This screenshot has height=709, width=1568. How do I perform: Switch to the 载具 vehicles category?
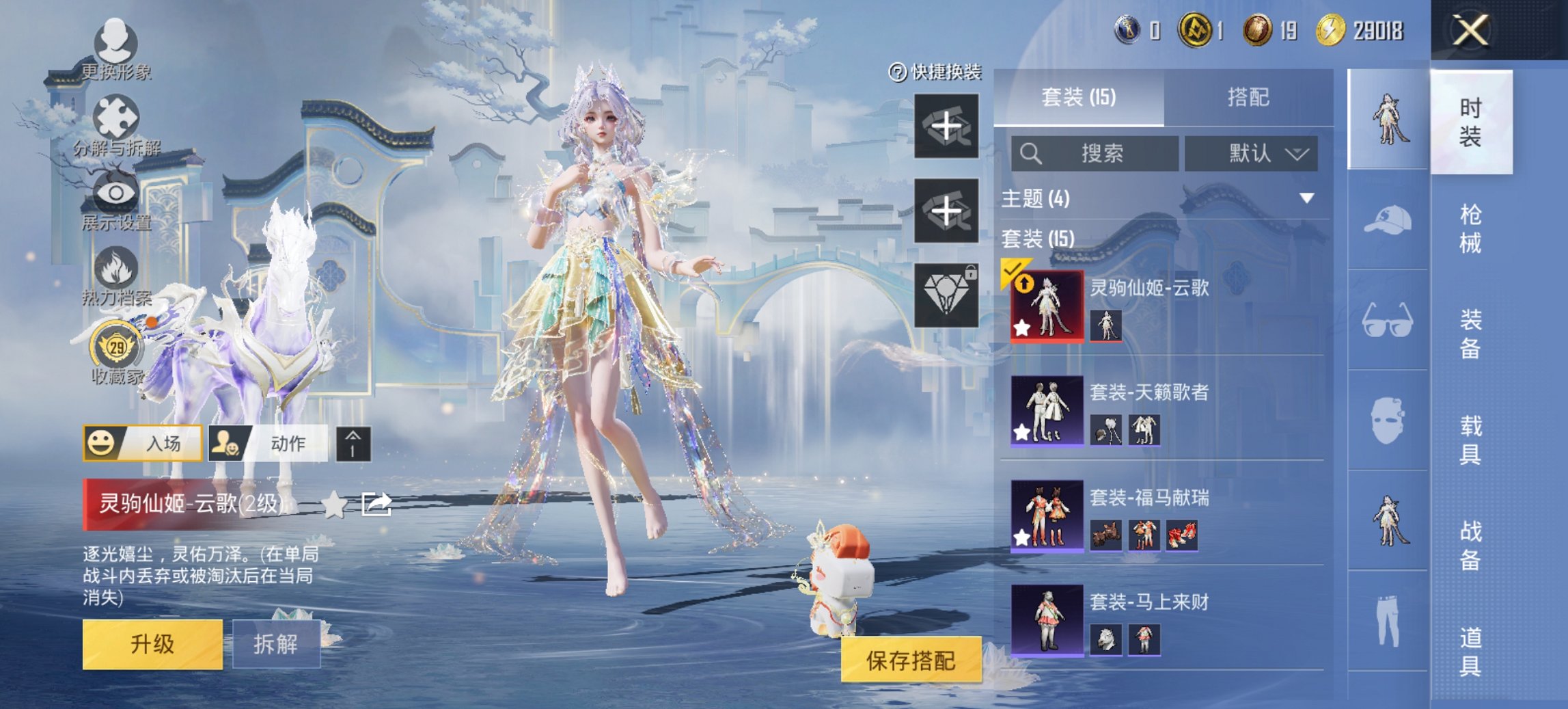[x=1470, y=440]
